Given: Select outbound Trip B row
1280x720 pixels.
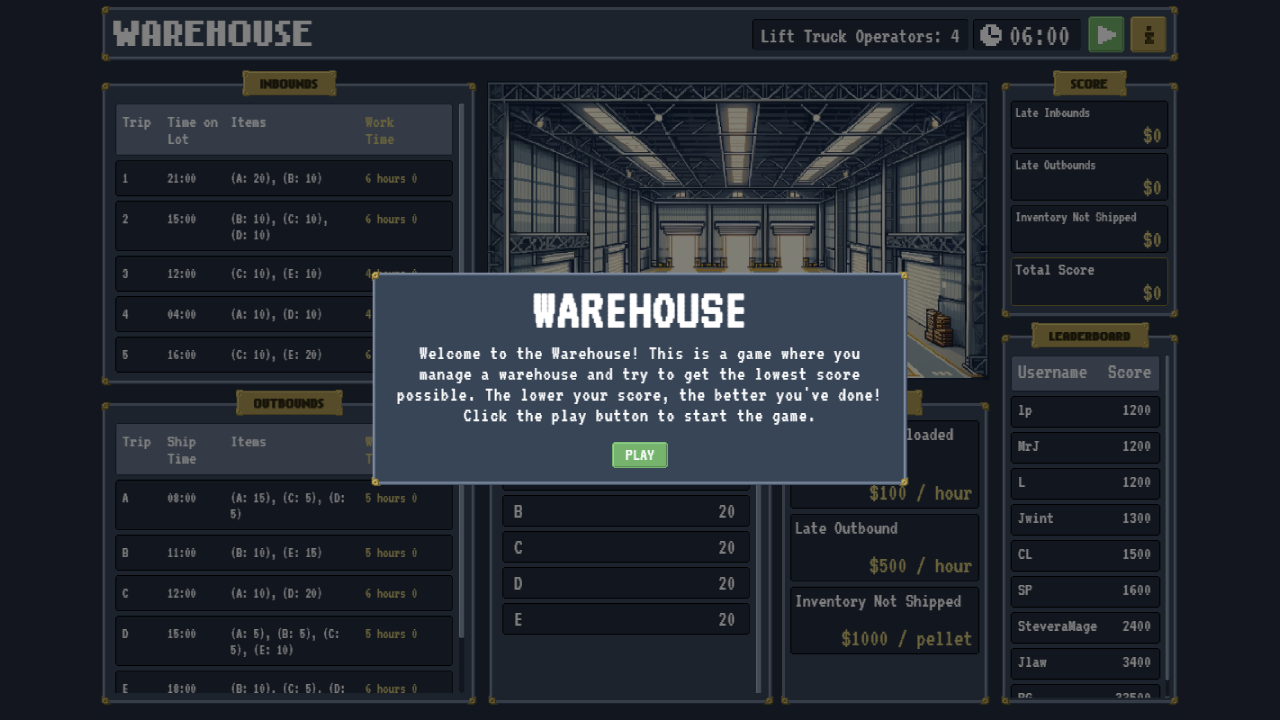Looking at the screenshot, I should 283,552.
